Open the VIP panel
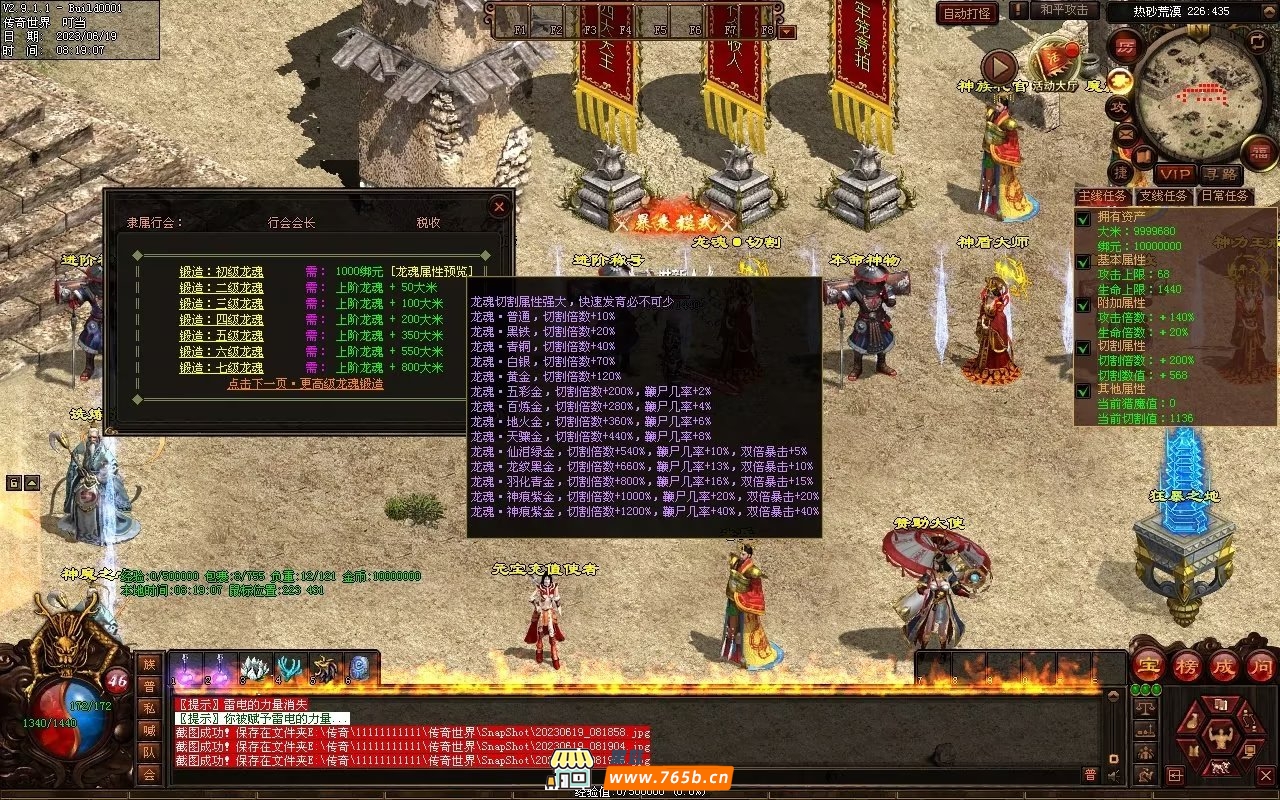The height and width of the screenshot is (800, 1280). pos(1175,174)
